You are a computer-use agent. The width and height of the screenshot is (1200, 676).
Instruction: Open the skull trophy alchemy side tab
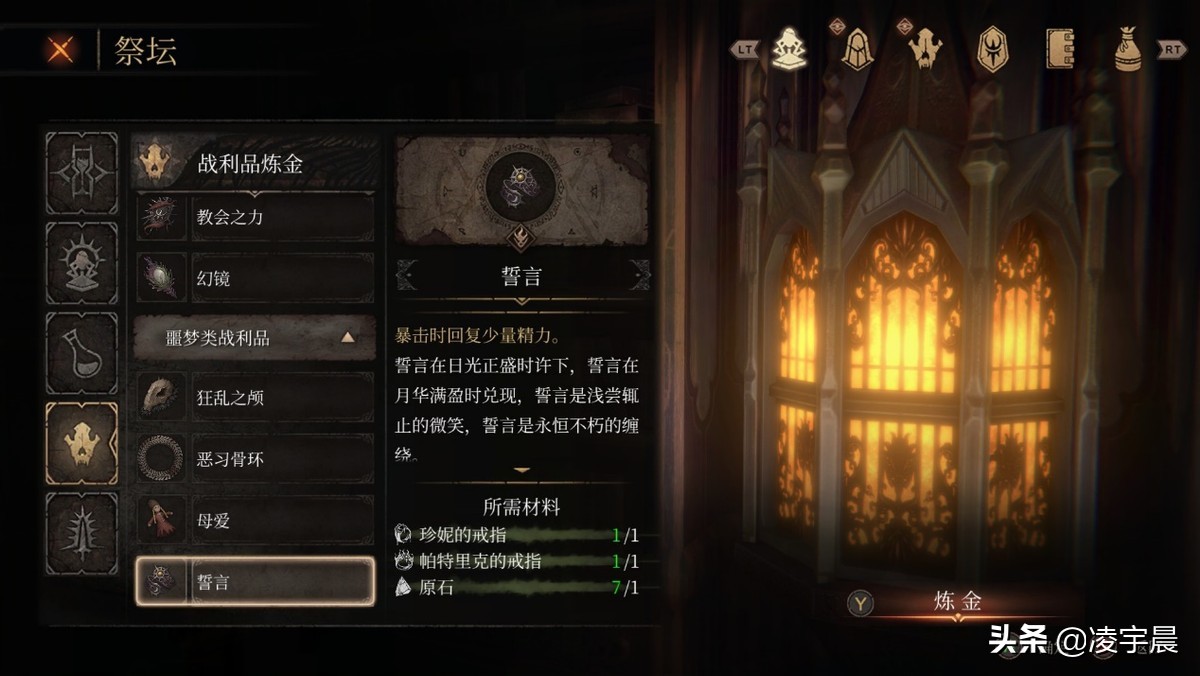pos(82,443)
